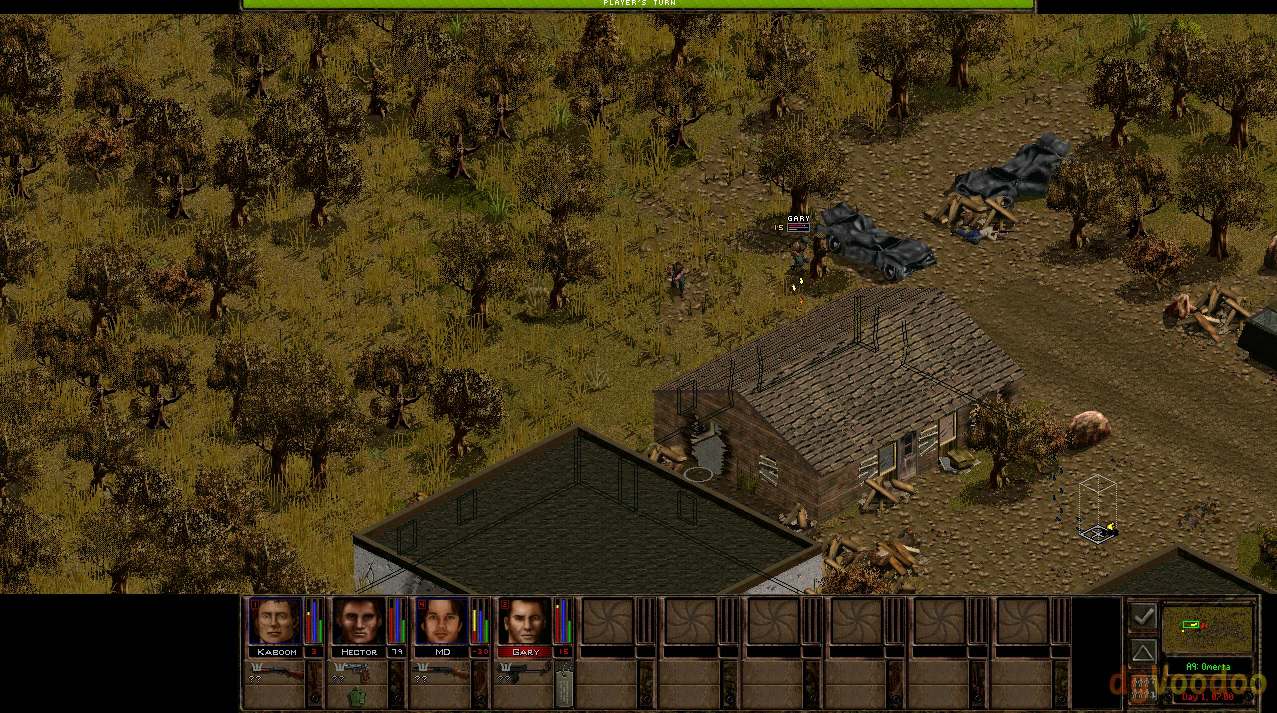Select Kaboom's portrait
Viewport: 1277px width, 713px height.
coord(274,621)
